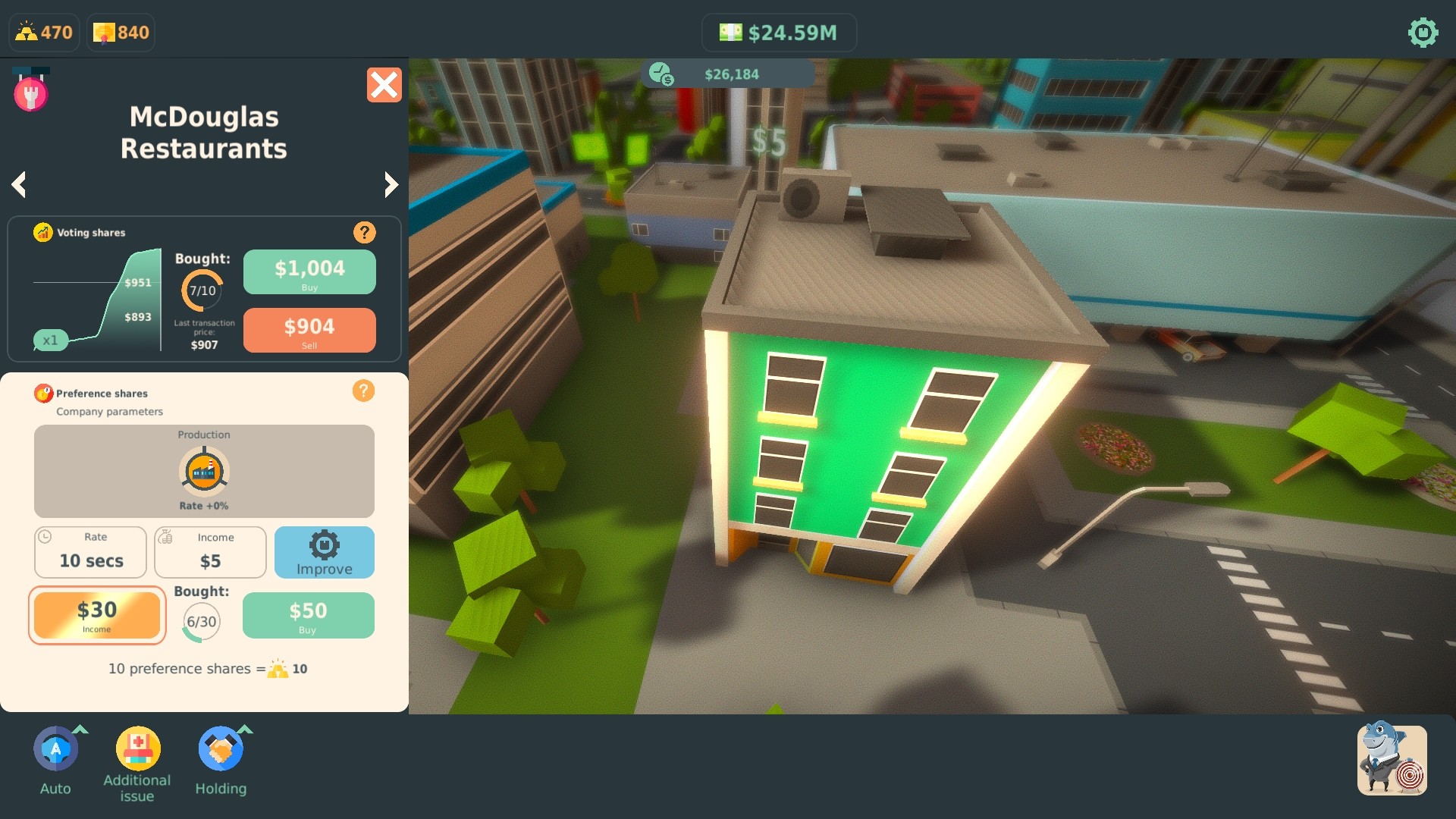This screenshot has height=819, width=1456.
Task: Click the ticket counter showing 840
Action: (120, 32)
